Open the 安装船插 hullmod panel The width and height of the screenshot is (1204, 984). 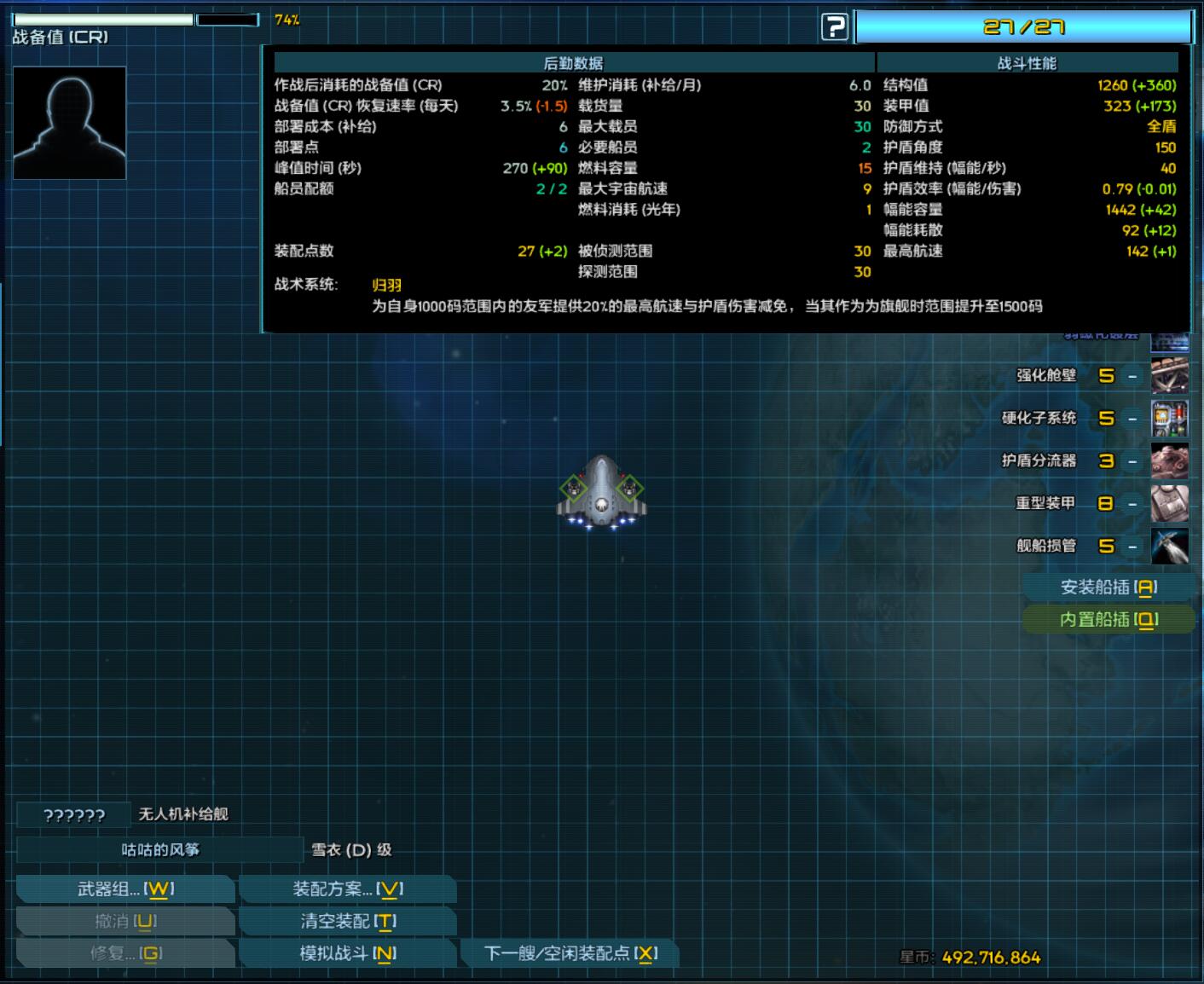[x=1107, y=587]
